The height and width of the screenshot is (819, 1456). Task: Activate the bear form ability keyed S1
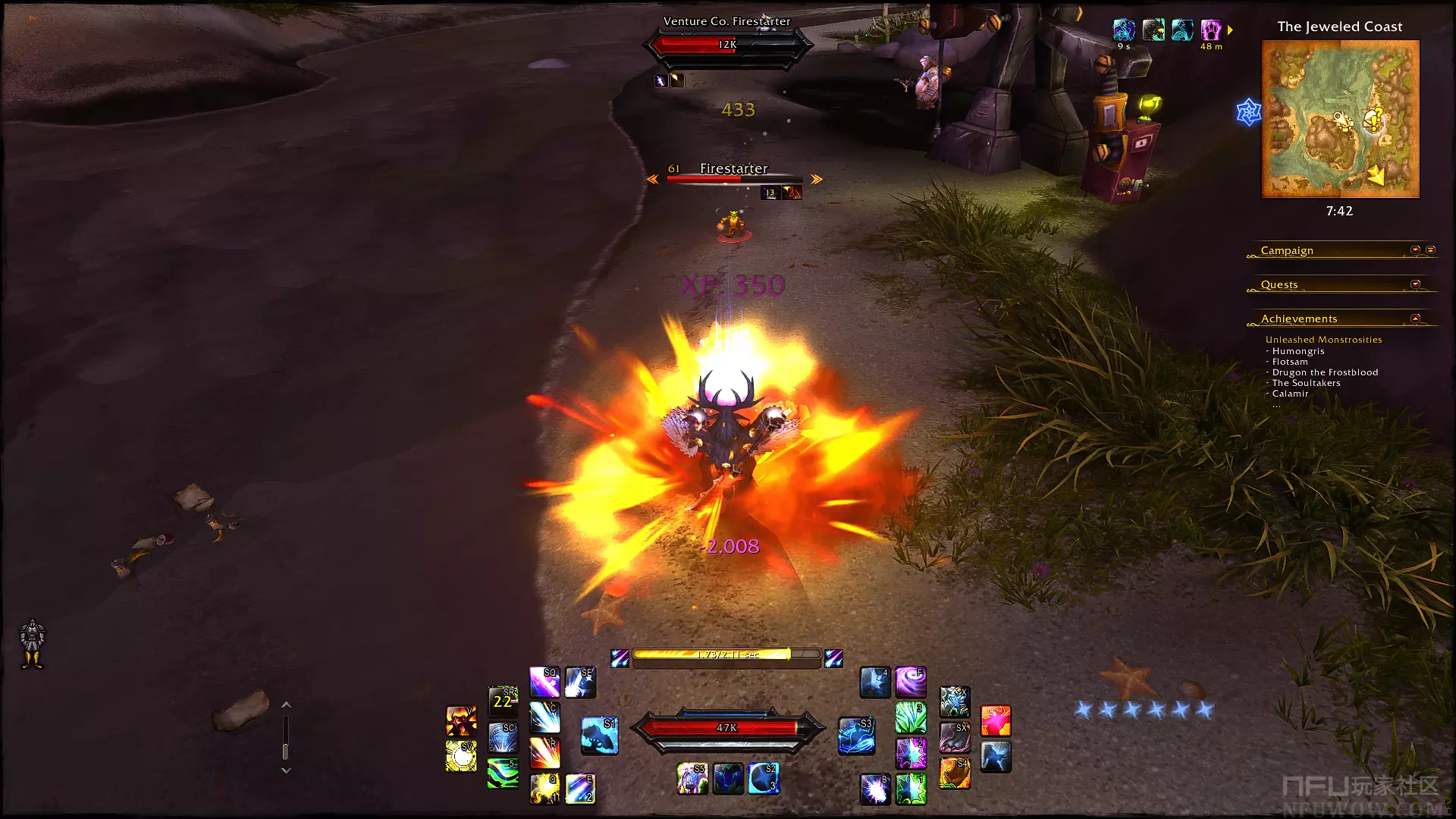click(x=599, y=735)
